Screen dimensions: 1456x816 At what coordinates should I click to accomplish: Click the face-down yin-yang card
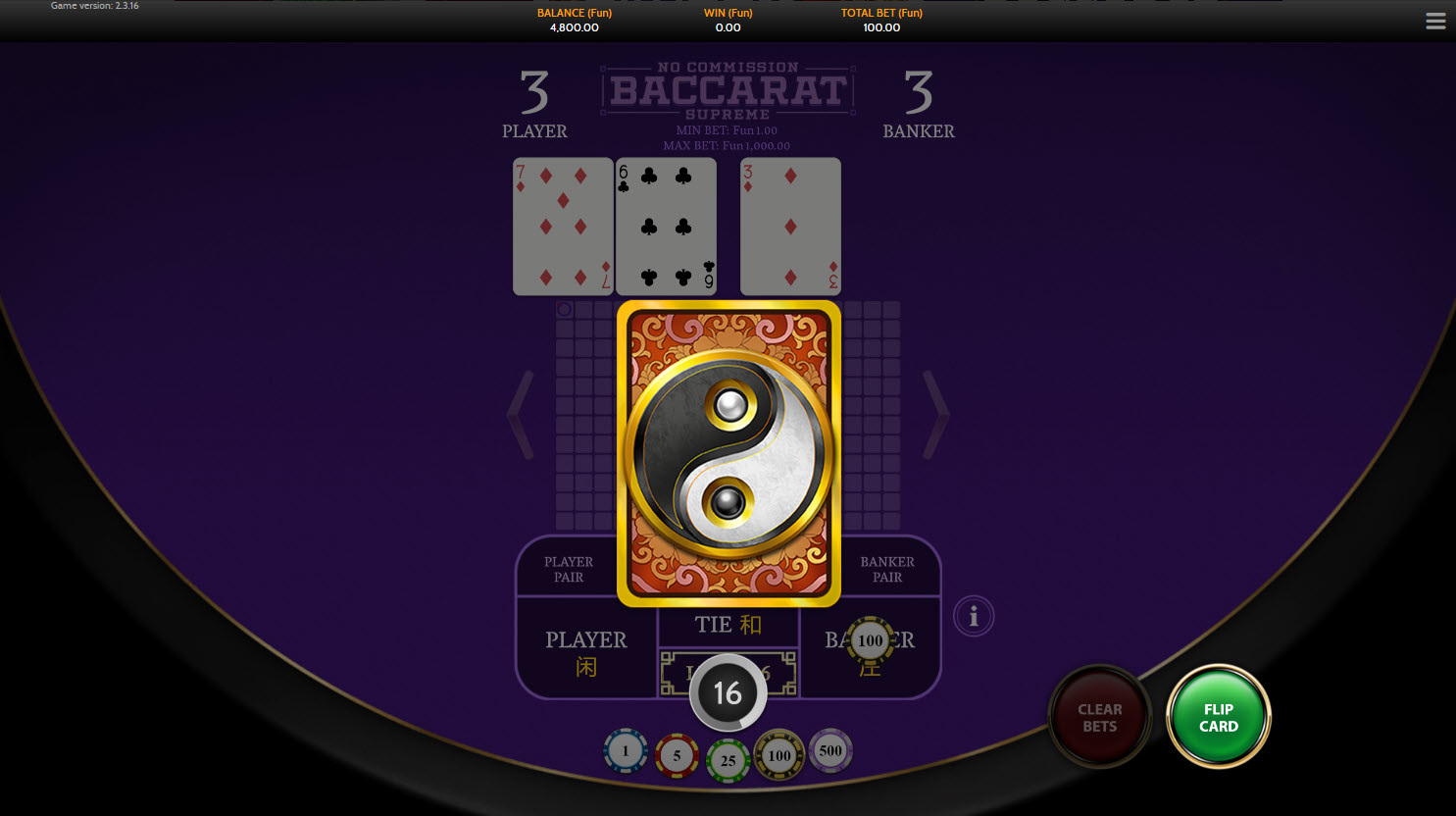click(728, 453)
